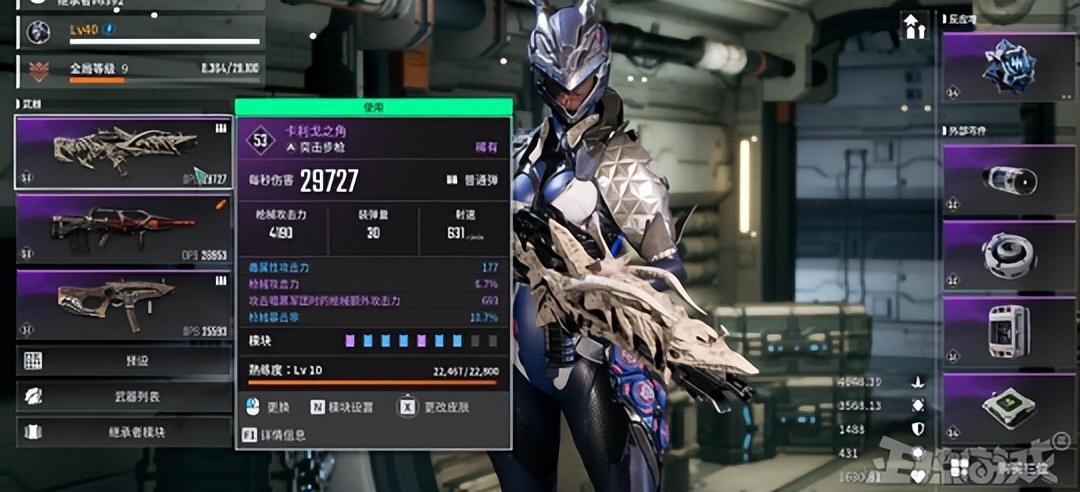Select the green-lit square chip component slot
This screenshot has width=1080, height=492.
click(1008, 406)
